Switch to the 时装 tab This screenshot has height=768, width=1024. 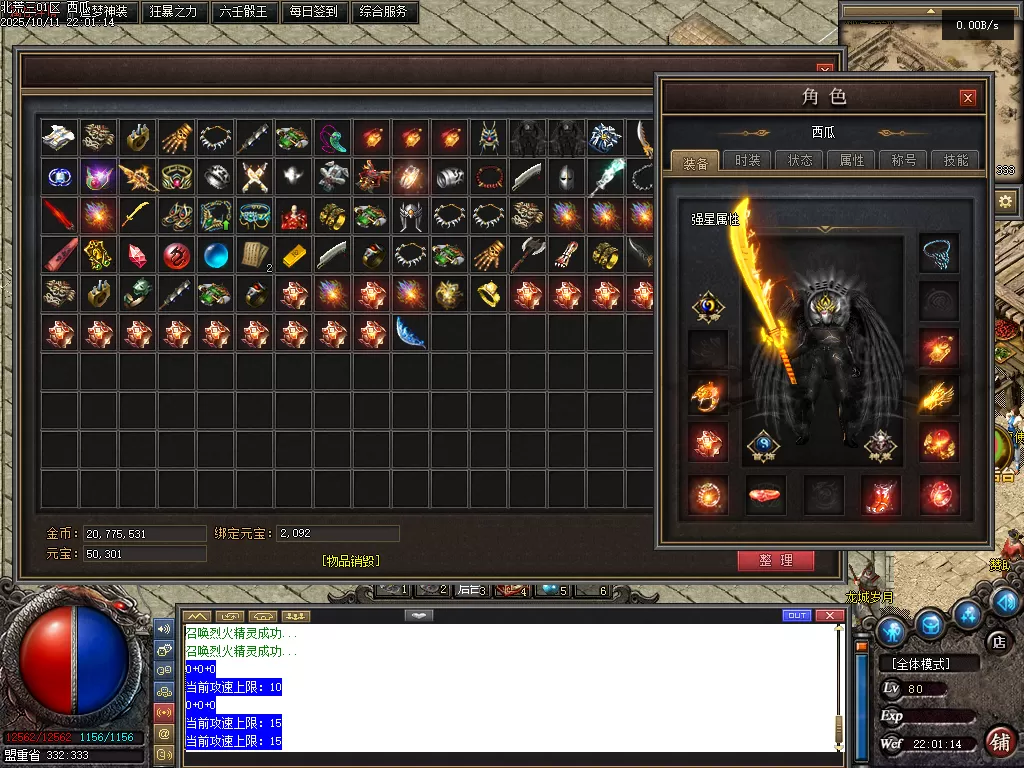(747, 160)
